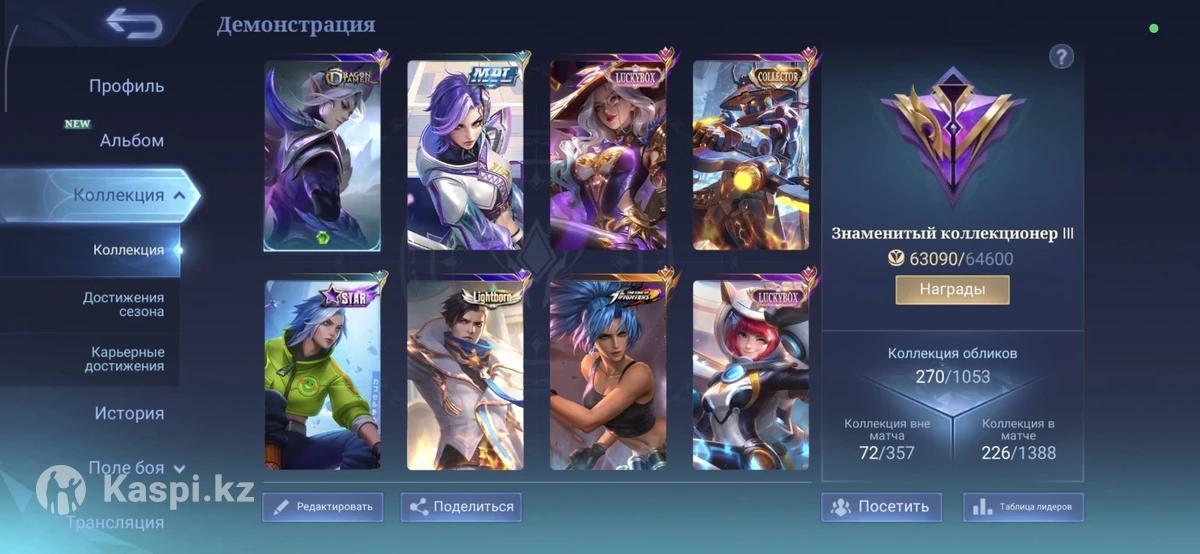Screen dimensions: 1200x554
Task: View the Collector skin card
Action: click(x=751, y=155)
